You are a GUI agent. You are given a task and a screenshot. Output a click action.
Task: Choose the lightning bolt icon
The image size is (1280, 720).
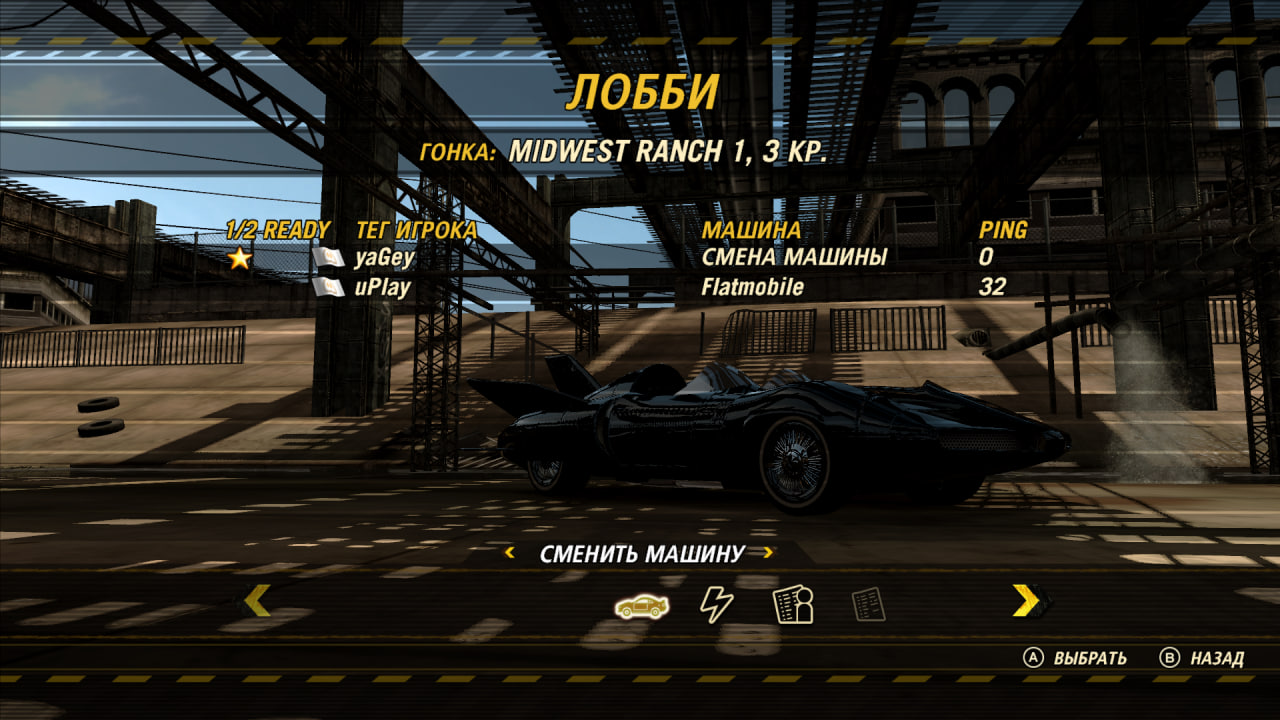(716, 604)
